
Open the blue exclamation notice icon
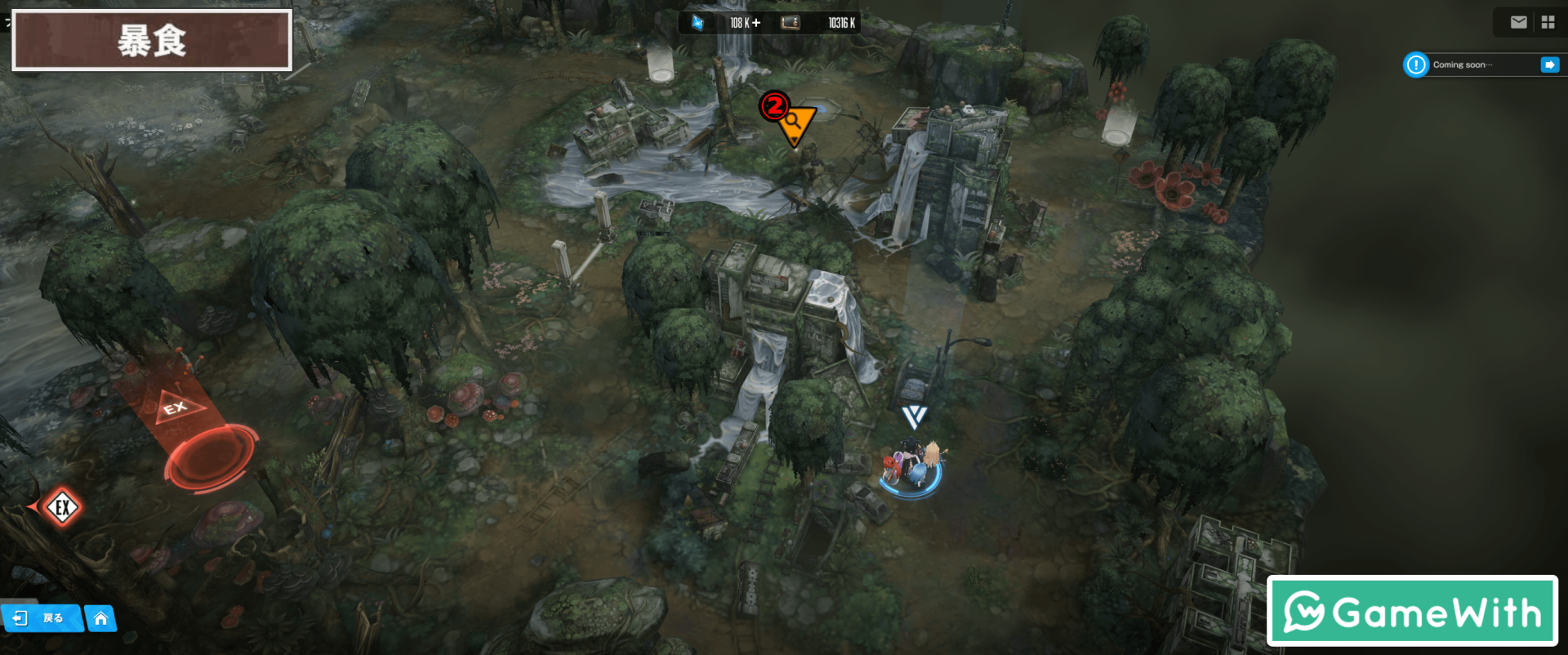point(1415,65)
